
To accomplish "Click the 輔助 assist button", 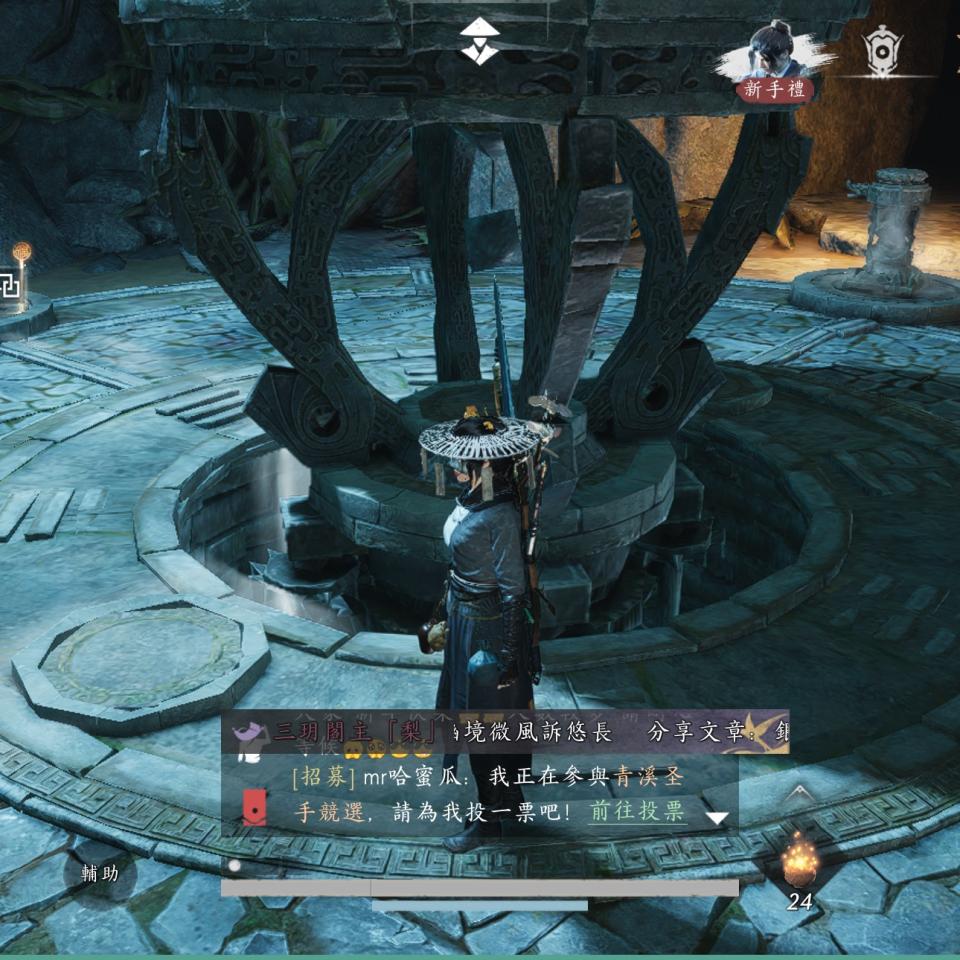I will [100, 873].
